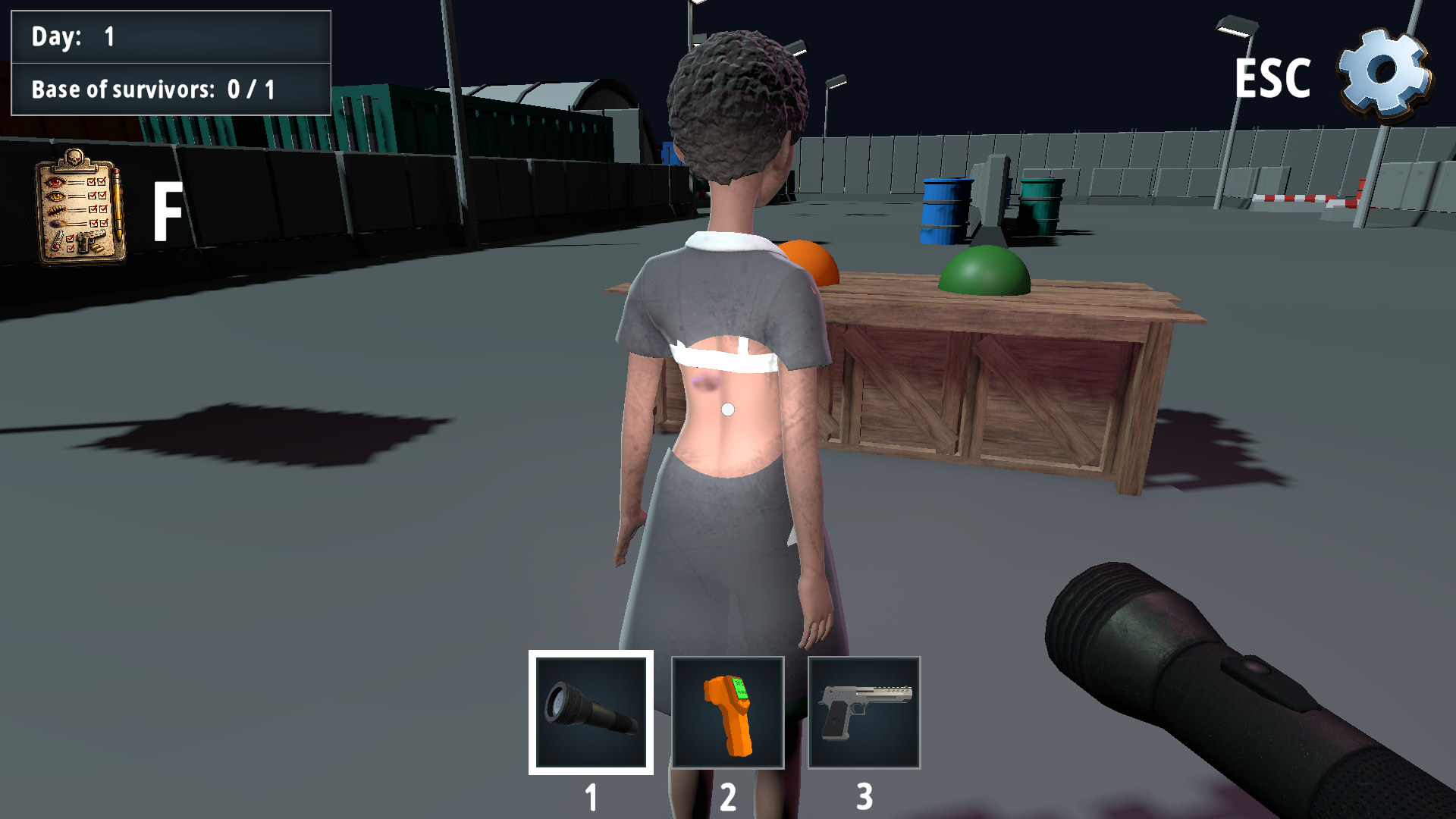This screenshot has width=1456, height=819.
Task: Click the green thermometer screen in slot 2
Action: click(739, 688)
